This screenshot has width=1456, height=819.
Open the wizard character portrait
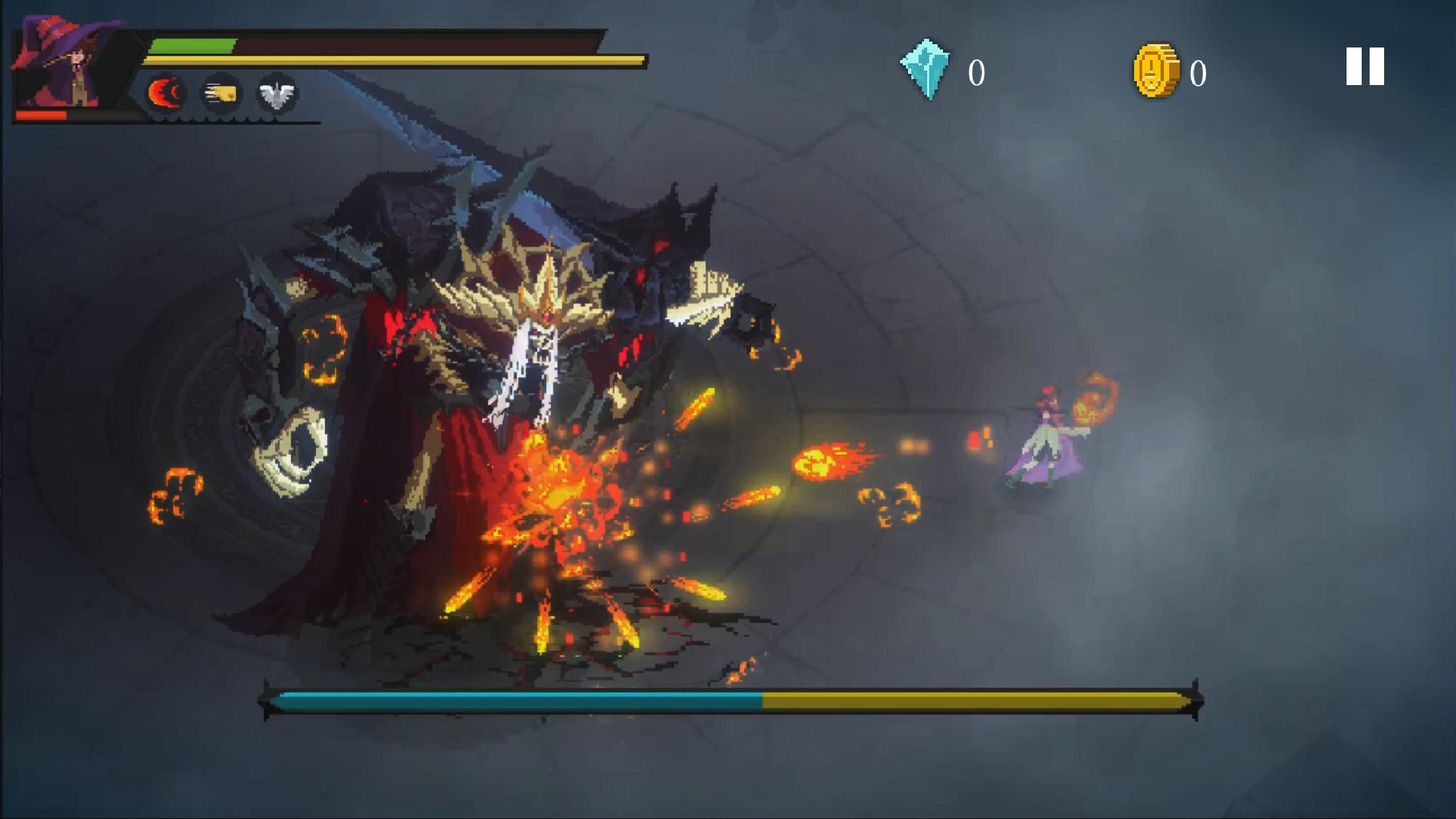(x=66, y=63)
